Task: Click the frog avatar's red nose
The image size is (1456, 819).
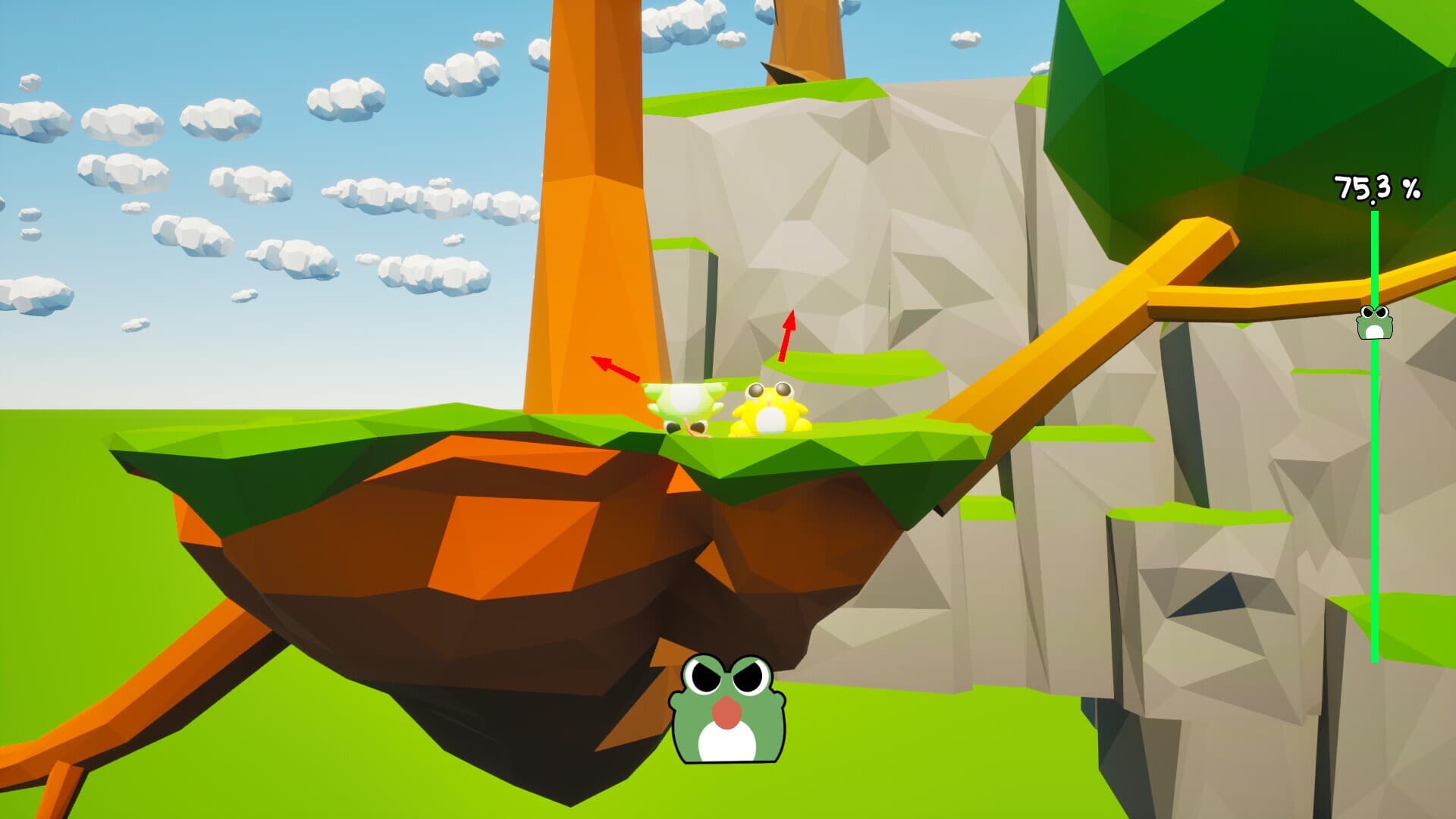Action: [x=726, y=713]
